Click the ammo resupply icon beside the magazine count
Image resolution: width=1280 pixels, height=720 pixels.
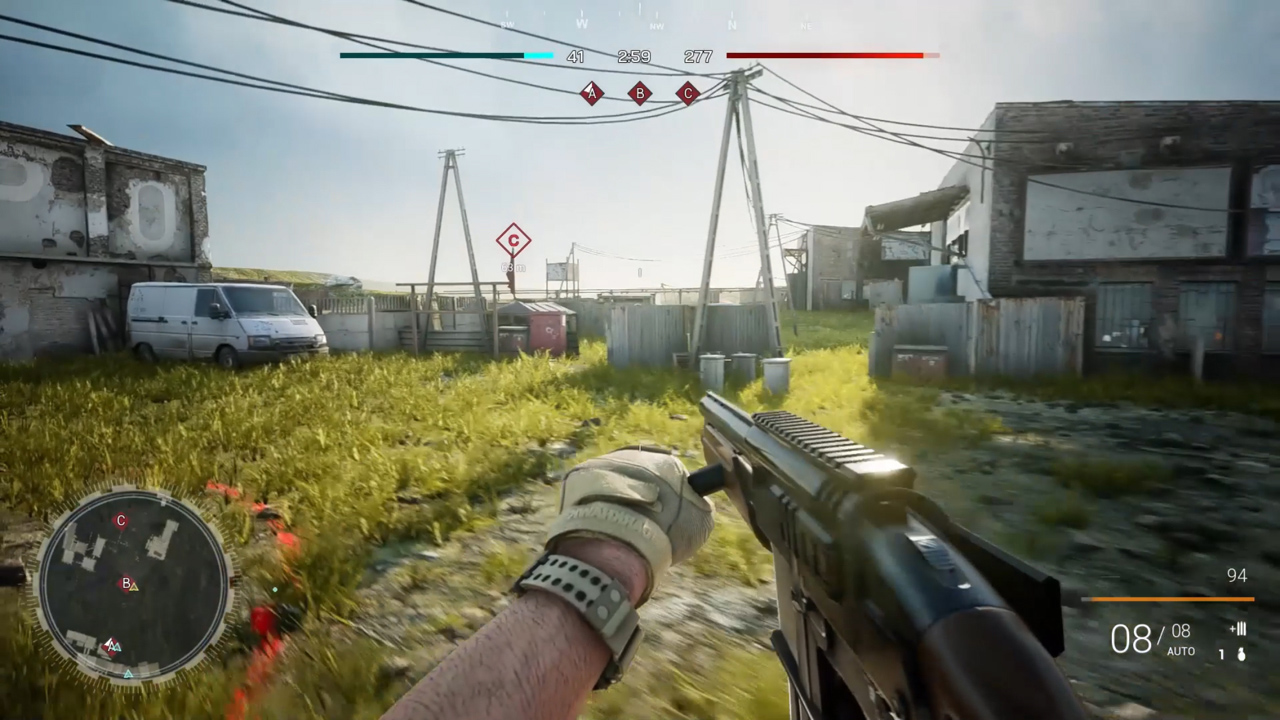pos(1238,630)
